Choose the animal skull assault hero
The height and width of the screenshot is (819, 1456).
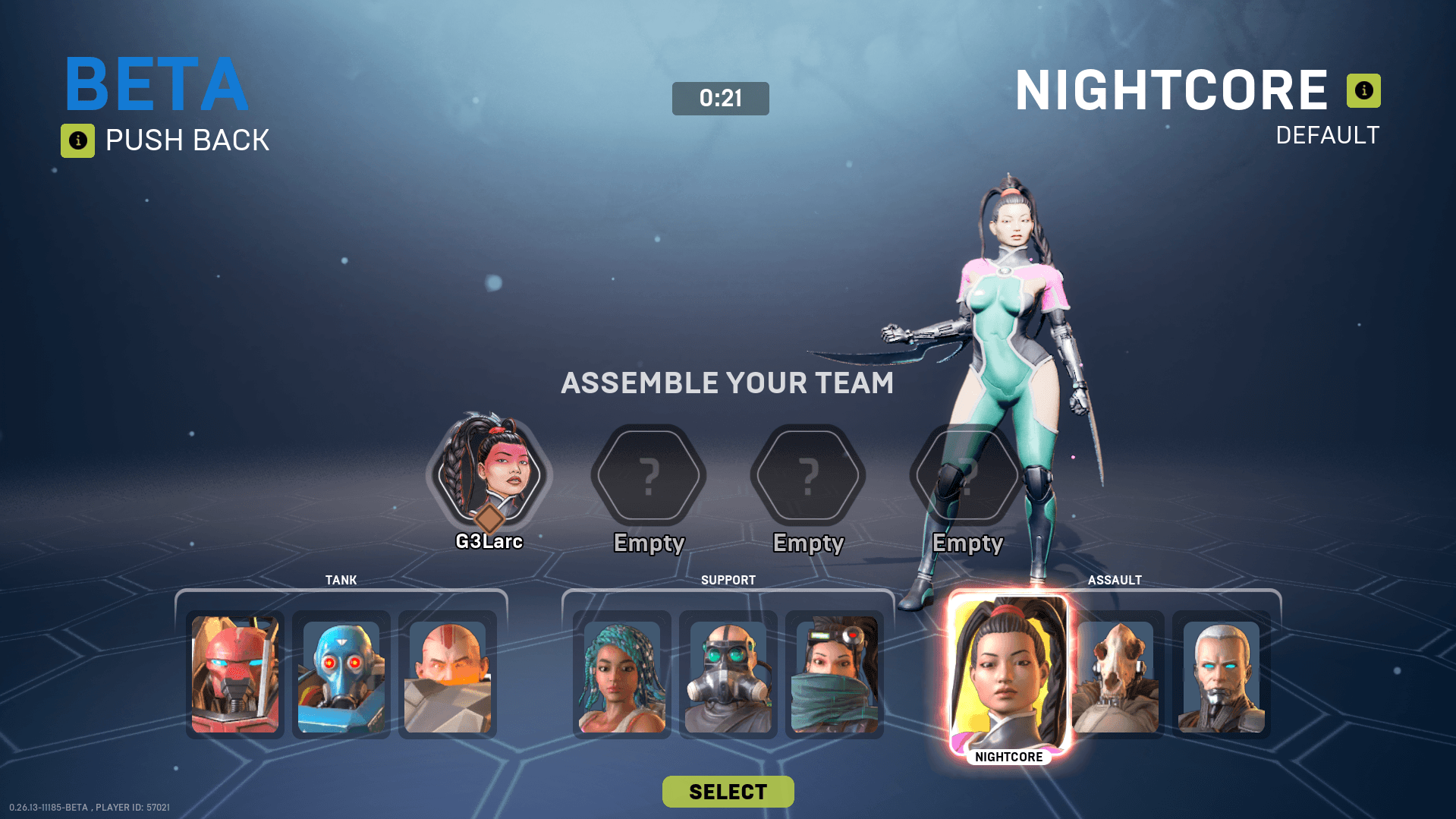1115,675
